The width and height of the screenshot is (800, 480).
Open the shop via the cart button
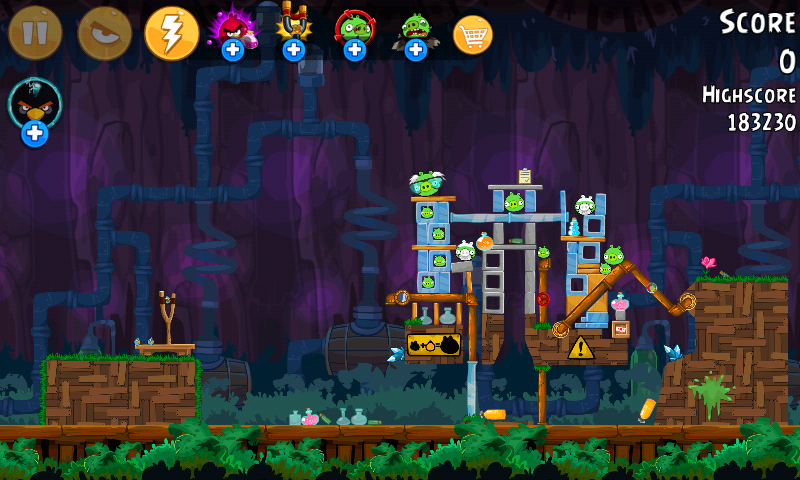(473, 35)
